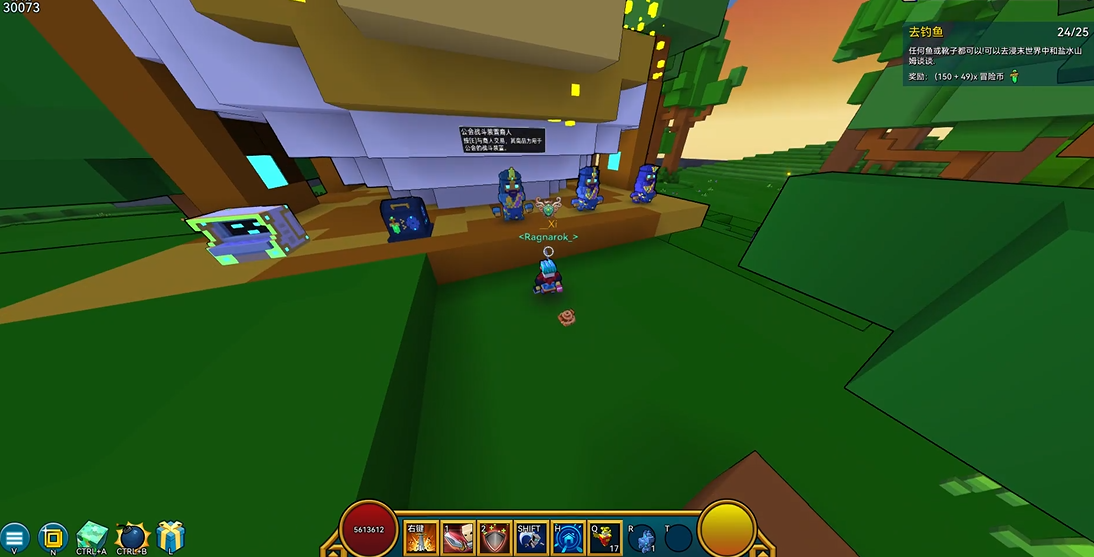
Task: Click the yellow square icon labeled N
Action: (x=52, y=537)
